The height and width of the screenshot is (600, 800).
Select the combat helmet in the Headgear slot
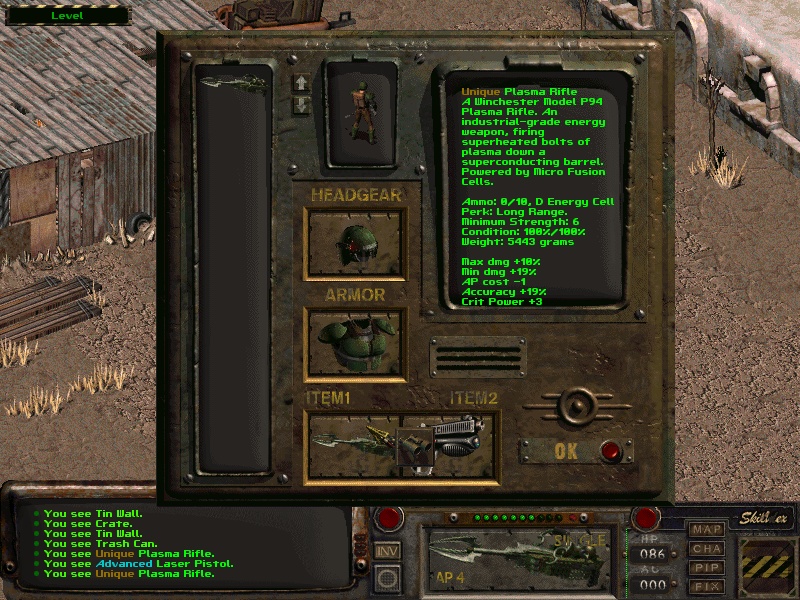coord(355,243)
